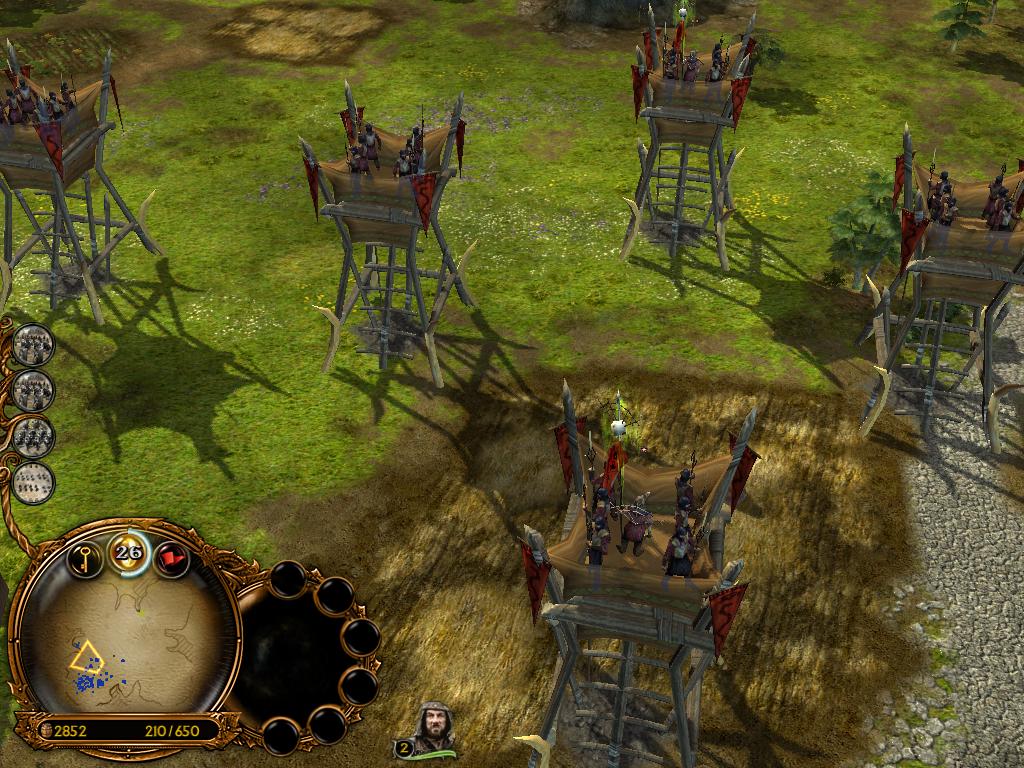Viewport: 1024px width, 768px height.
Task: Select the hooded hero portrait
Action: [435, 727]
